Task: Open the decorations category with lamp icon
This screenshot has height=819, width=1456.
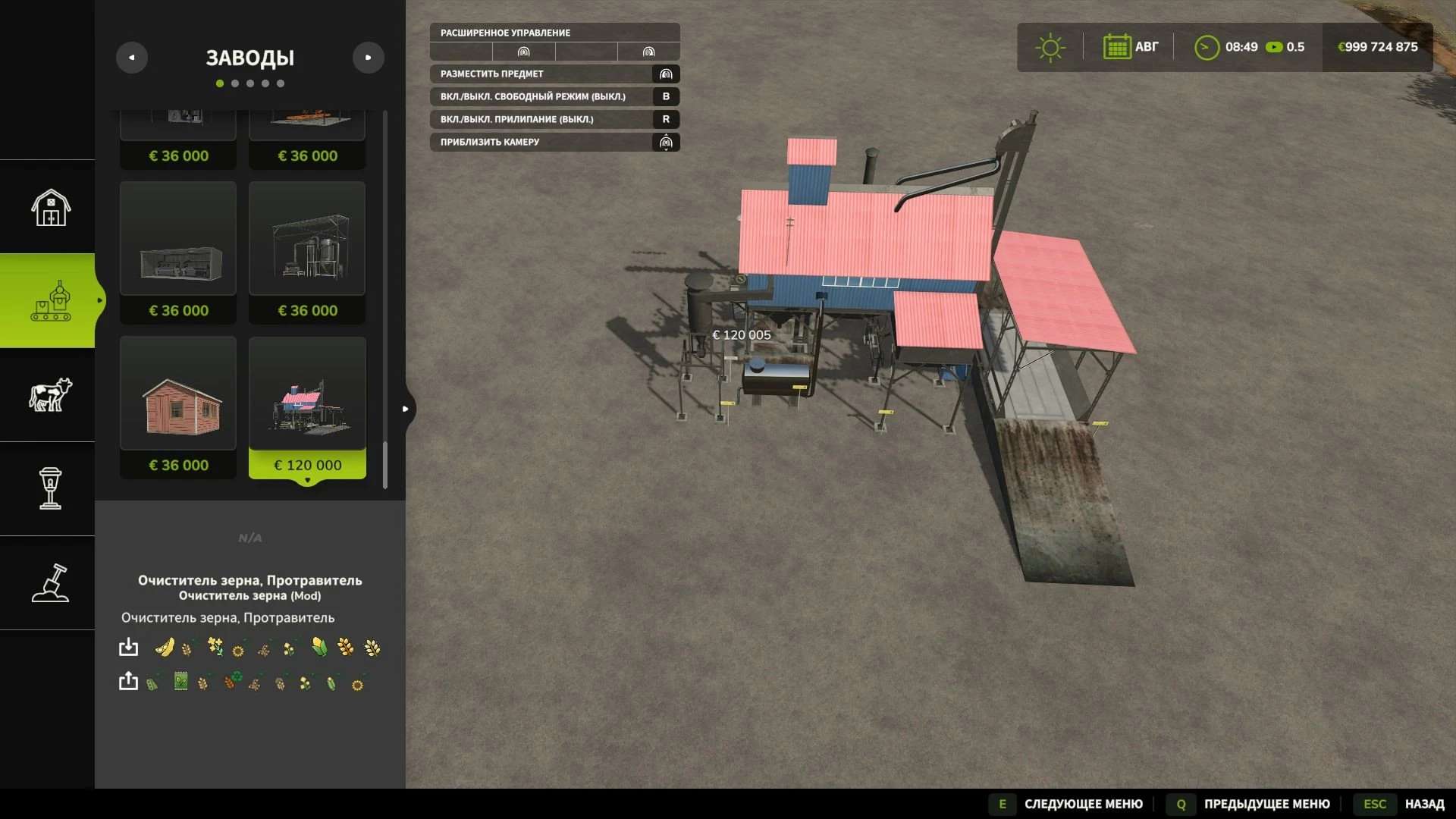Action: 50,488
